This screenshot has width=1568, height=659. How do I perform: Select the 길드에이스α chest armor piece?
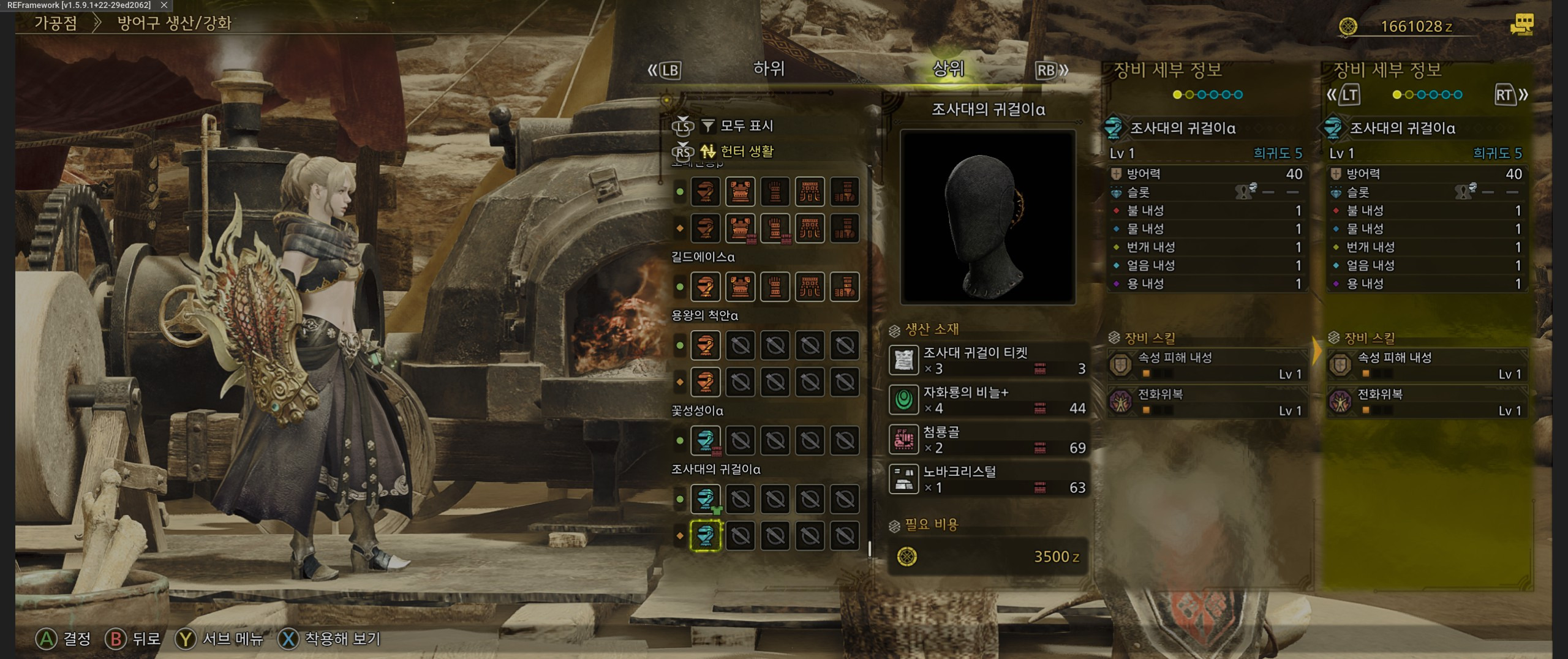[740, 287]
